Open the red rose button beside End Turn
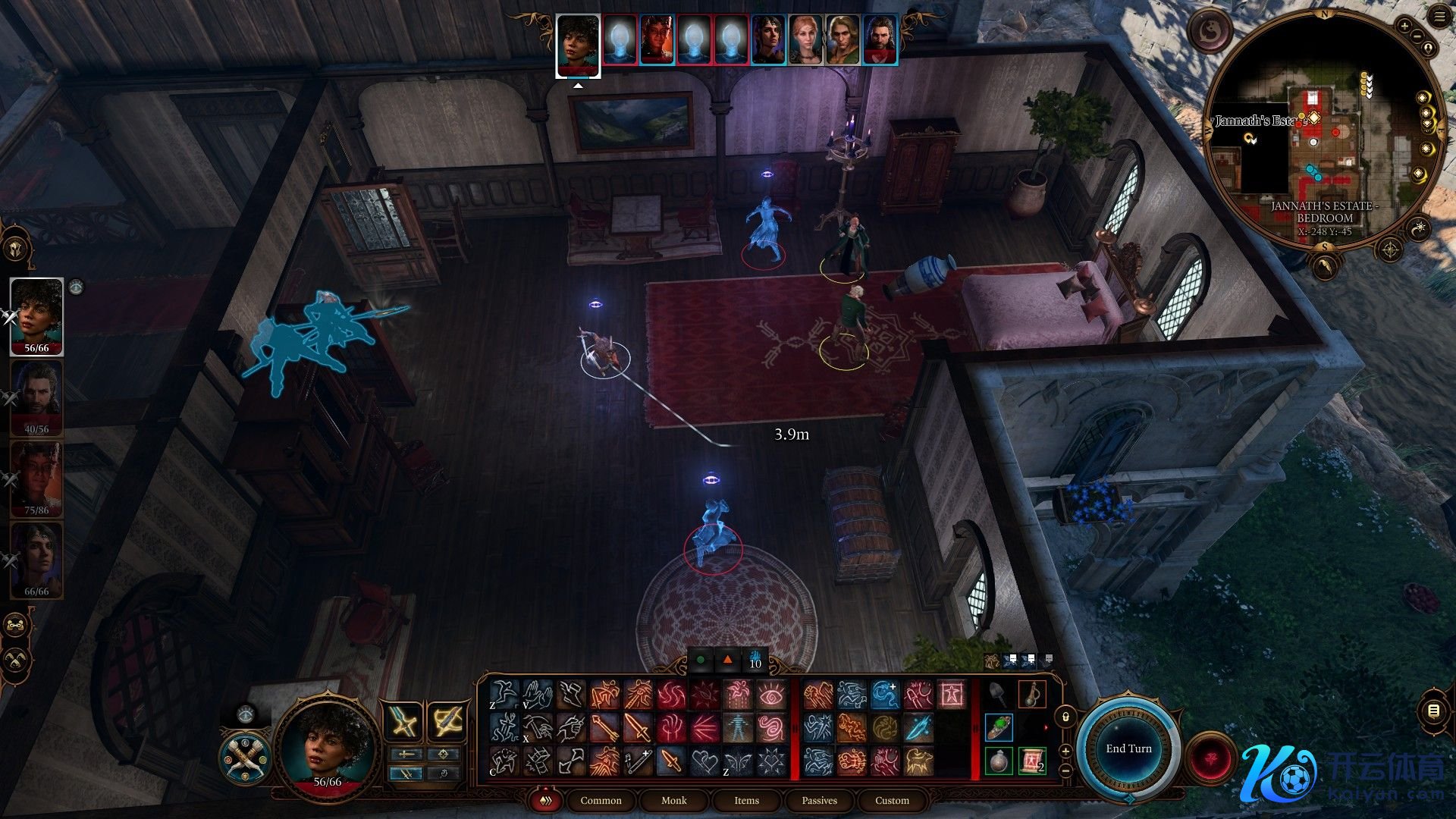Screen dimensions: 1456x819 coord(1211,757)
